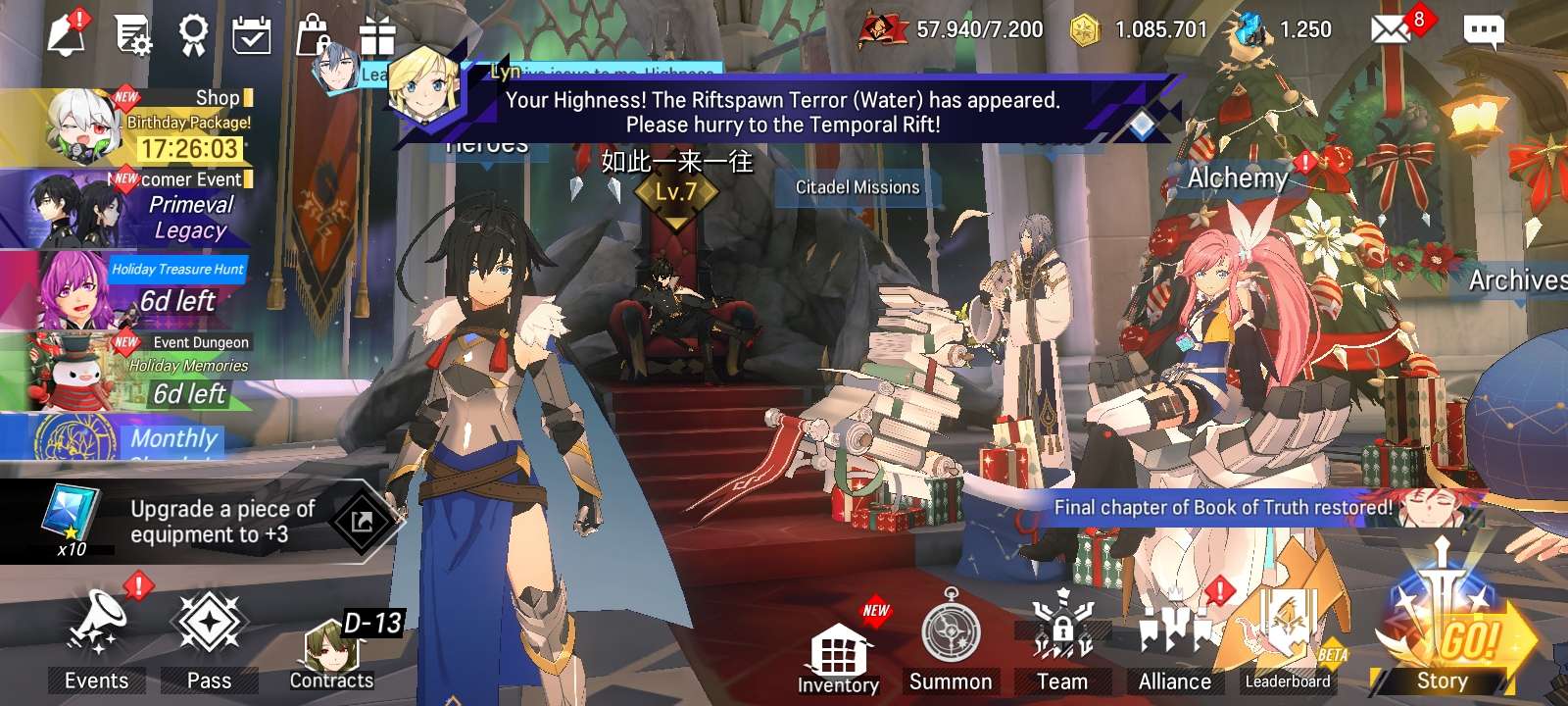Open the calendar check-in icon
This screenshot has height=706, width=1568.
click(x=252, y=36)
